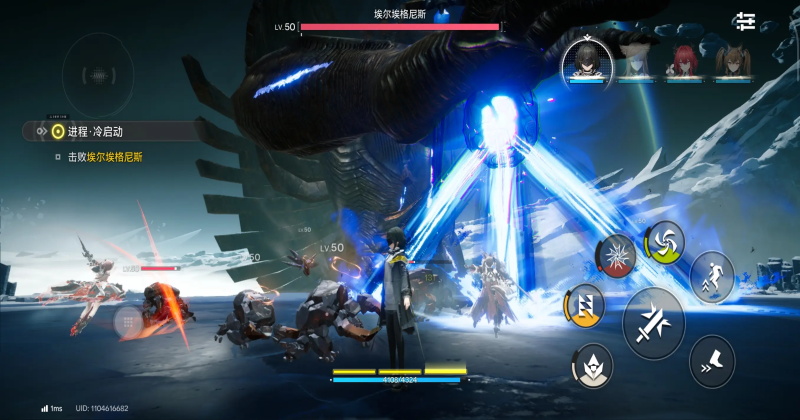Open the settings sliders menu
This screenshot has height=420, width=800.
coord(746,21)
